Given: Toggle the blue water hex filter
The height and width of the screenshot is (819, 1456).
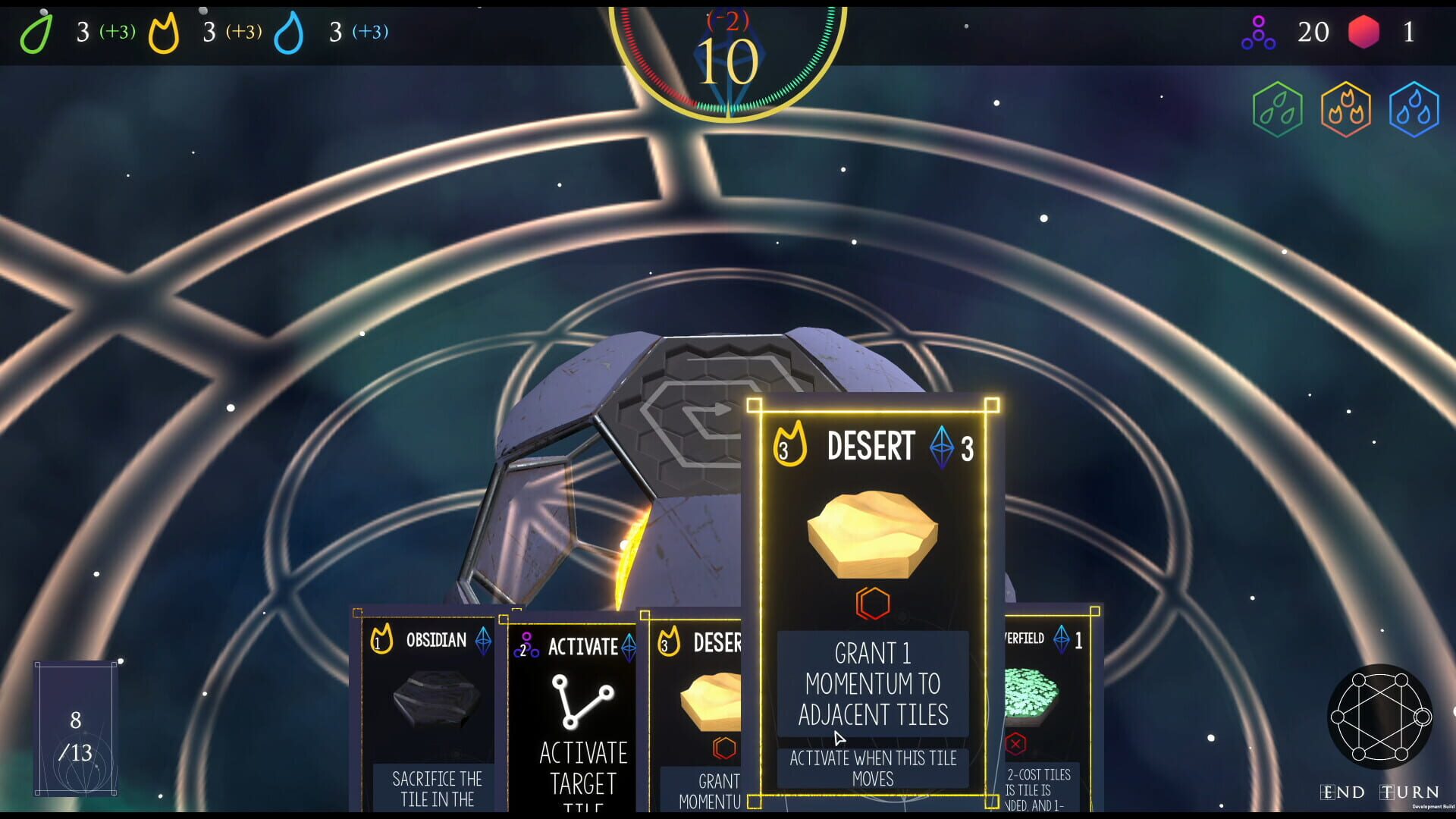Looking at the screenshot, I should point(1414,108).
